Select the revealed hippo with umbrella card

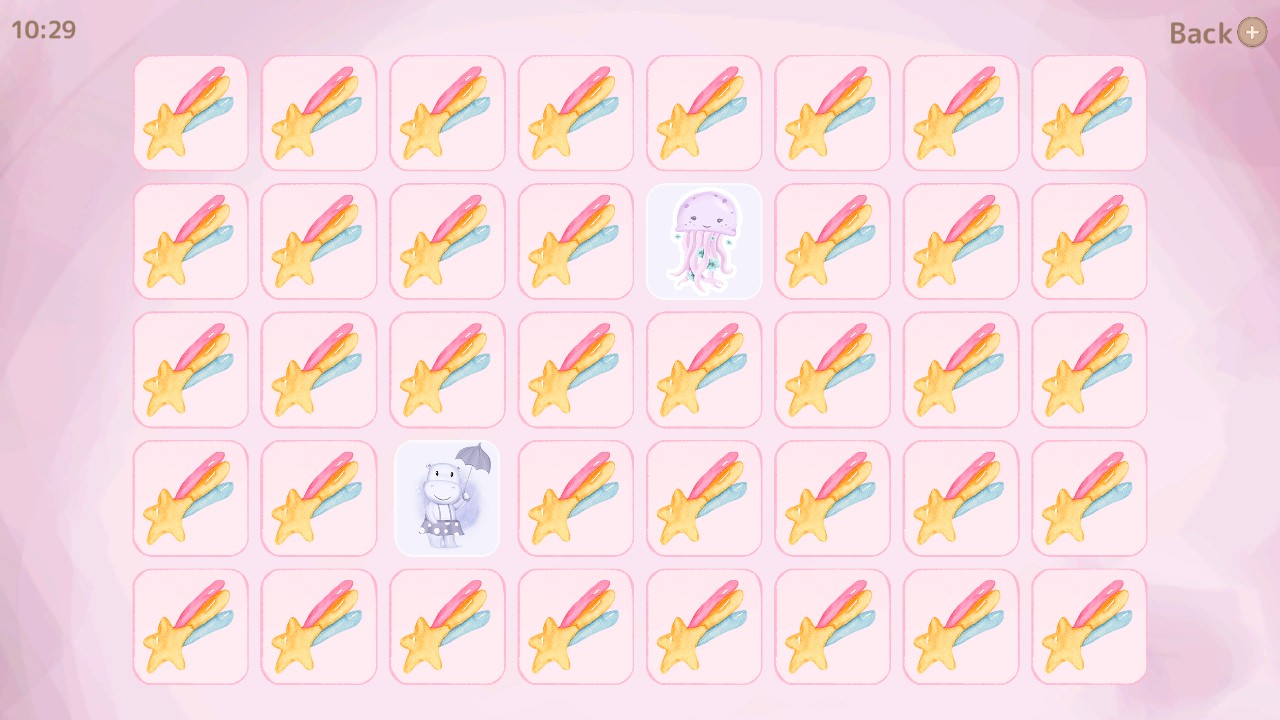point(447,497)
